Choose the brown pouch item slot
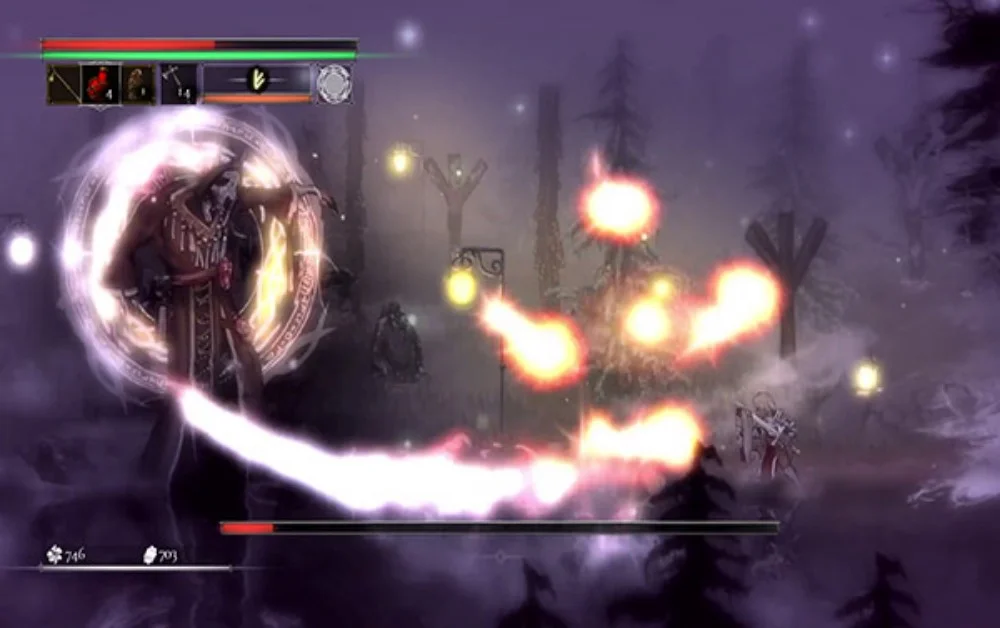 point(138,84)
